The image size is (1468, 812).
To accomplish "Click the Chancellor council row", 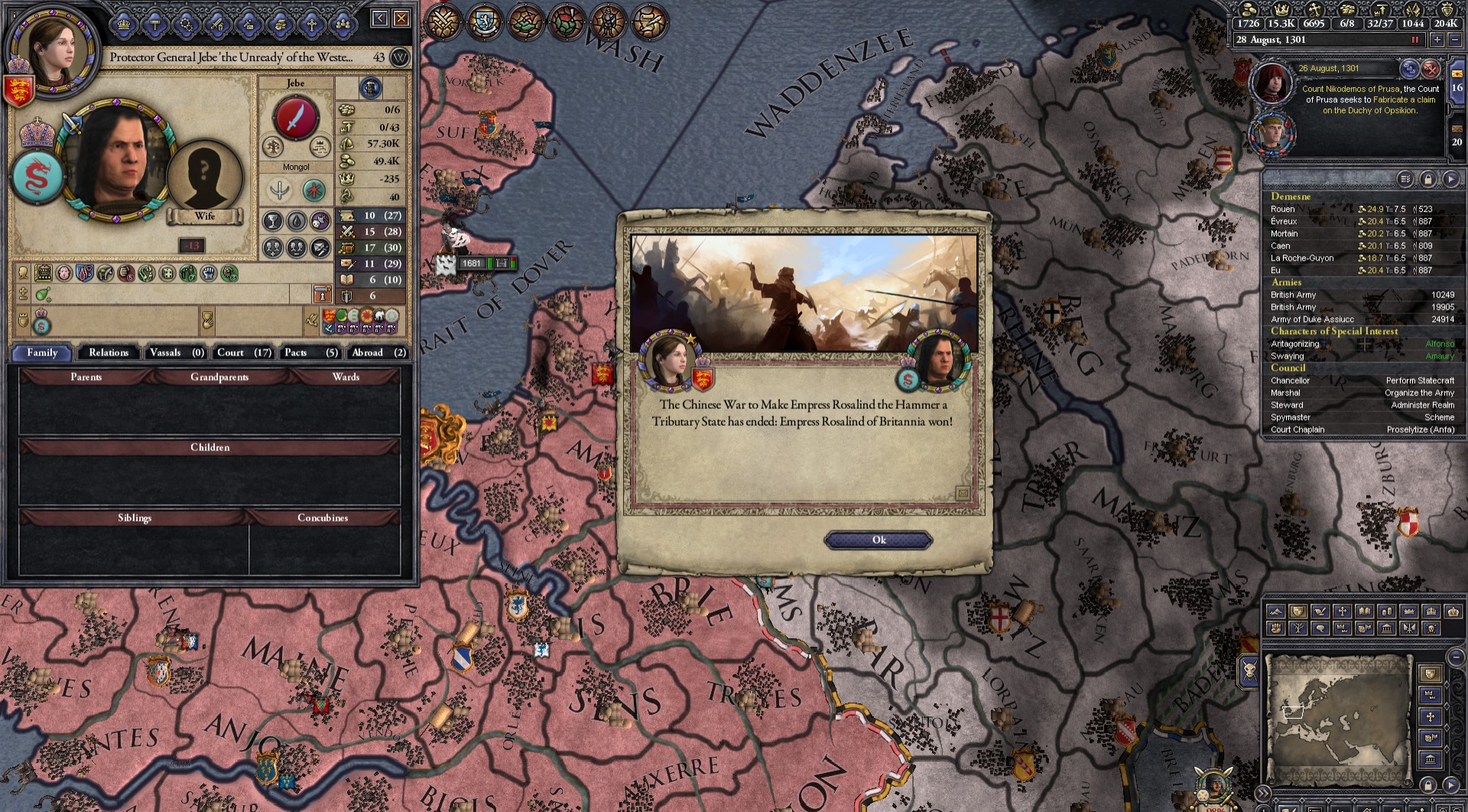I will (1290, 380).
